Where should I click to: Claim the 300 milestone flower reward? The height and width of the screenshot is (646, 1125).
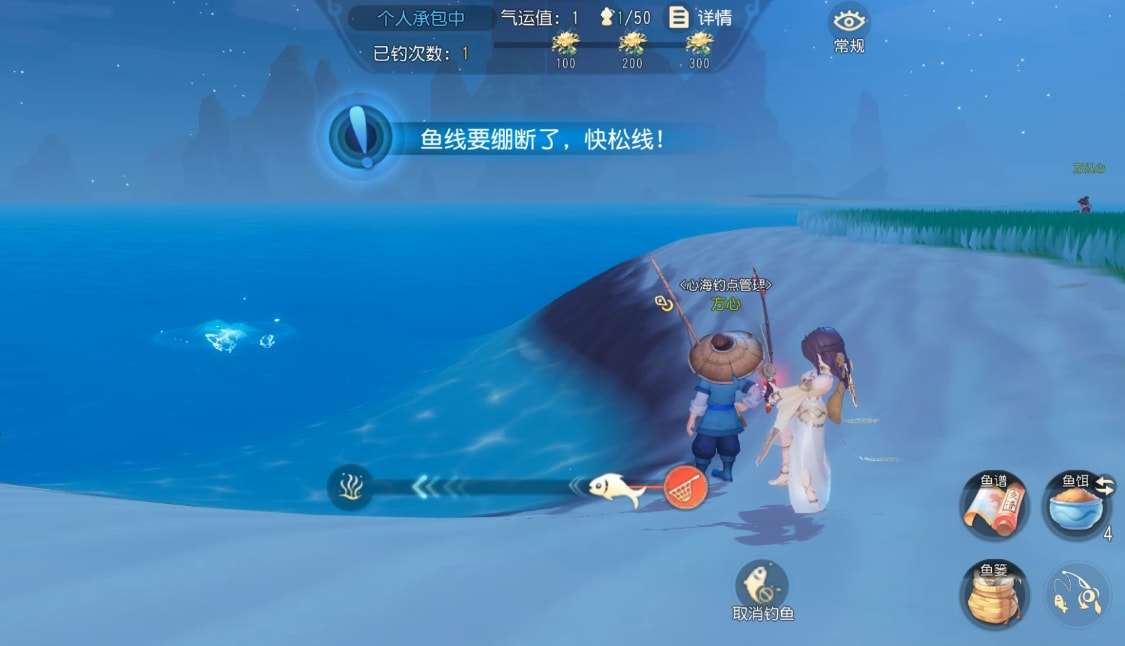699,44
